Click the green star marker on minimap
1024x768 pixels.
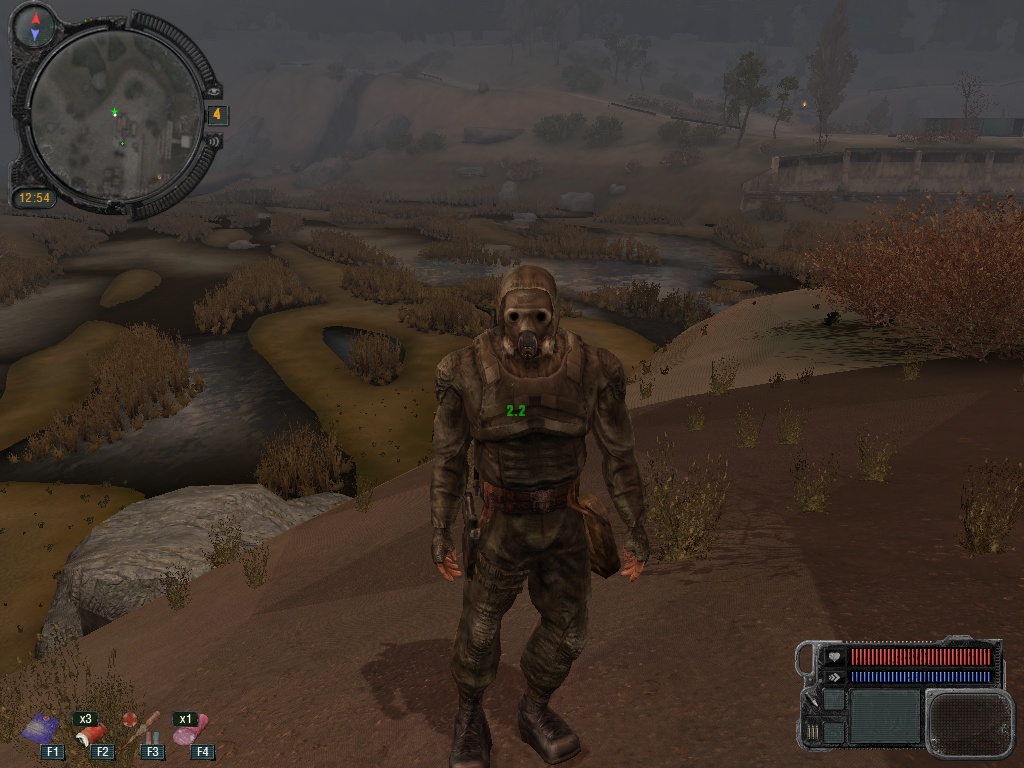pyautogui.click(x=115, y=112)
